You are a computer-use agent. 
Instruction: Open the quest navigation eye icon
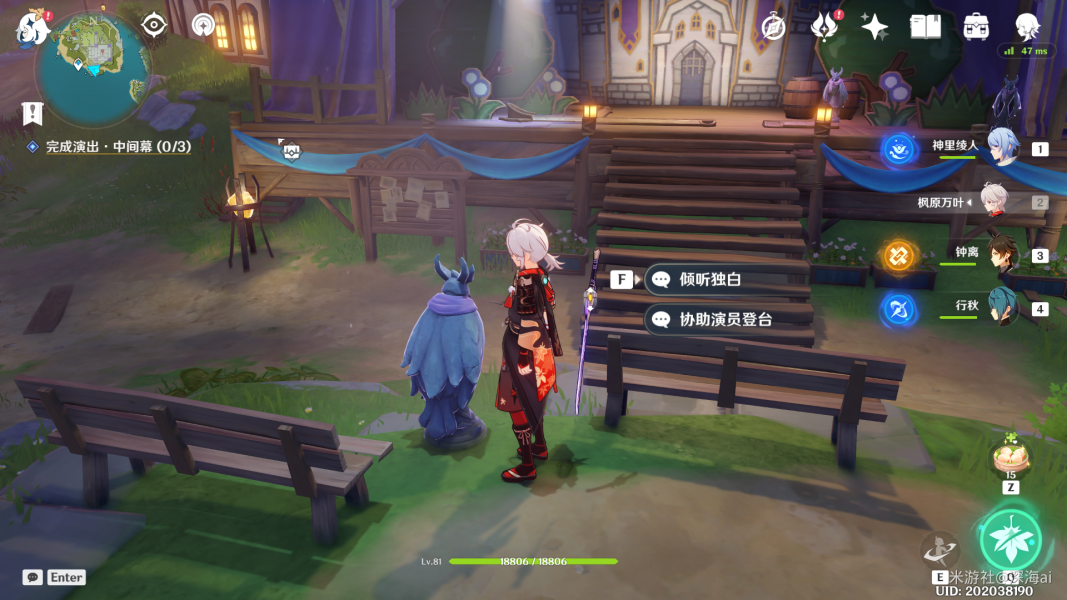(x=153, y=24)
